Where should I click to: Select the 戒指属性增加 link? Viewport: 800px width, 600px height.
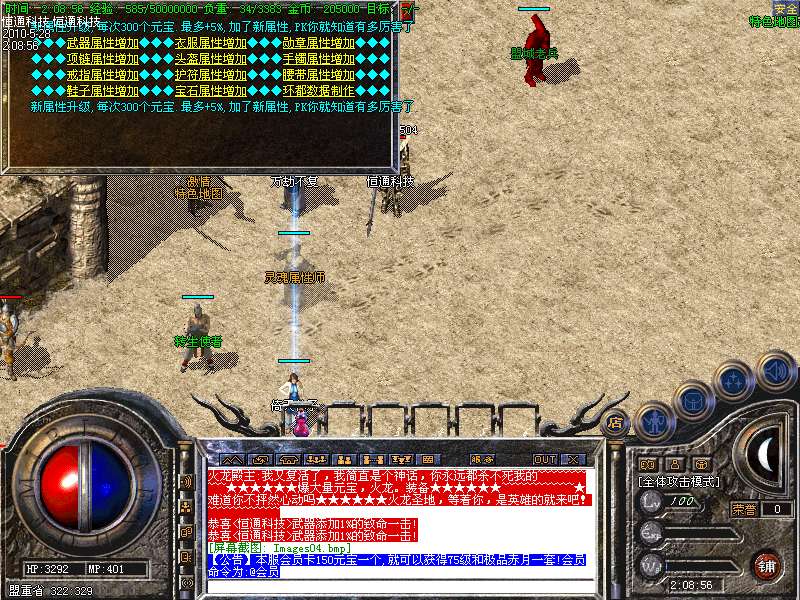click(102, 75)
